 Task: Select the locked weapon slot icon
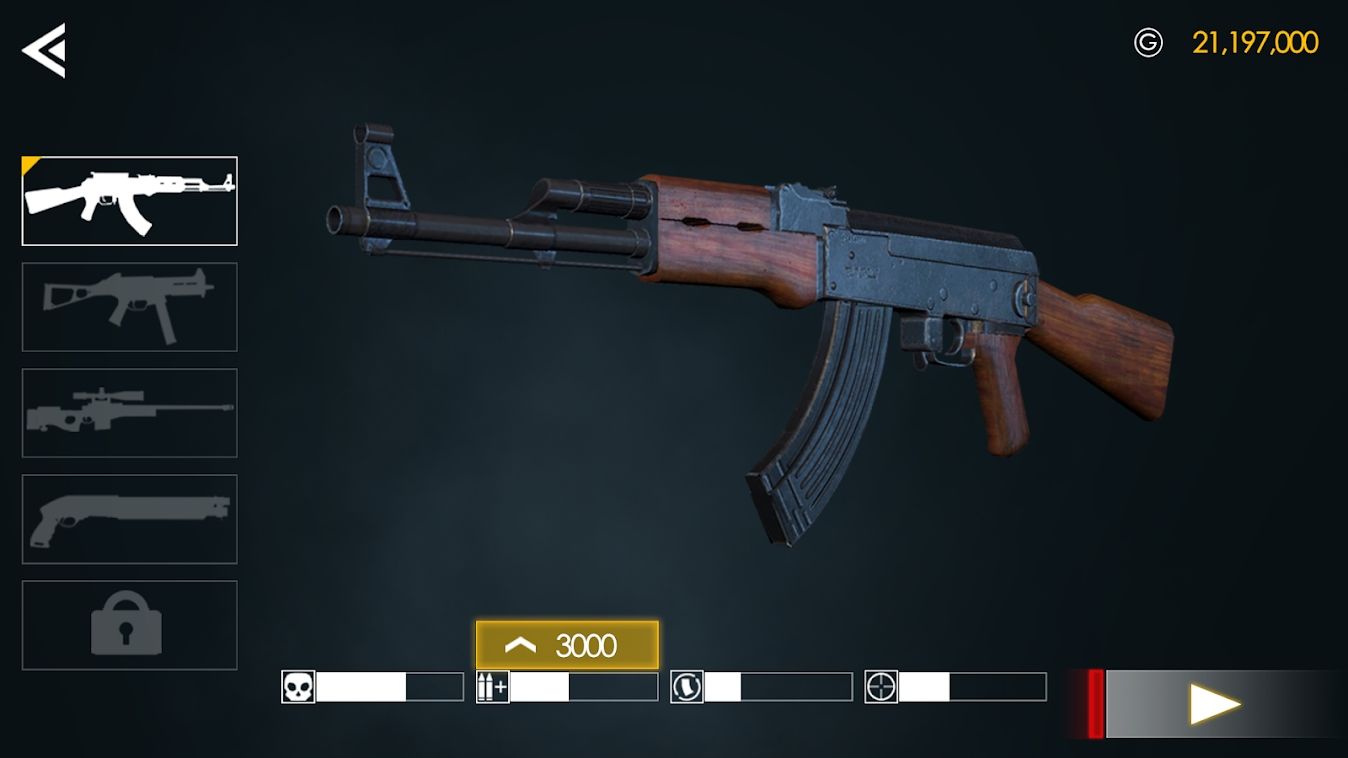pos(129,623)
